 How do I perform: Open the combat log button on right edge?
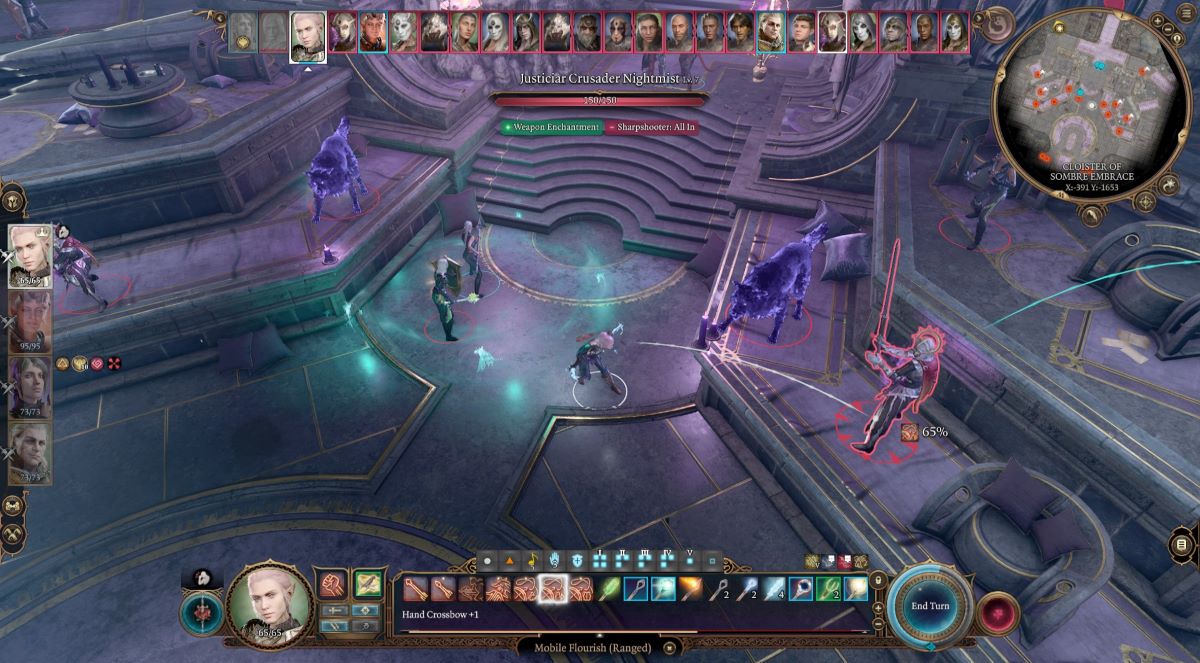coord(1181,544)
